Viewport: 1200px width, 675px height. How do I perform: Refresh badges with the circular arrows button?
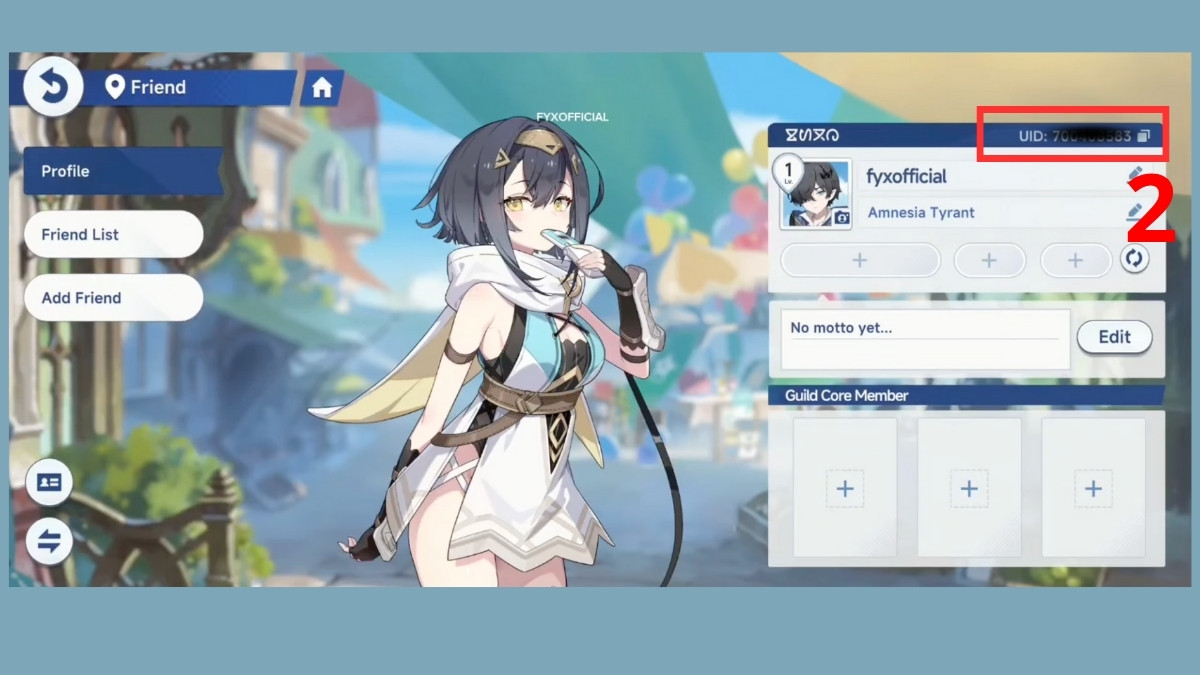tap(1134, 259)
